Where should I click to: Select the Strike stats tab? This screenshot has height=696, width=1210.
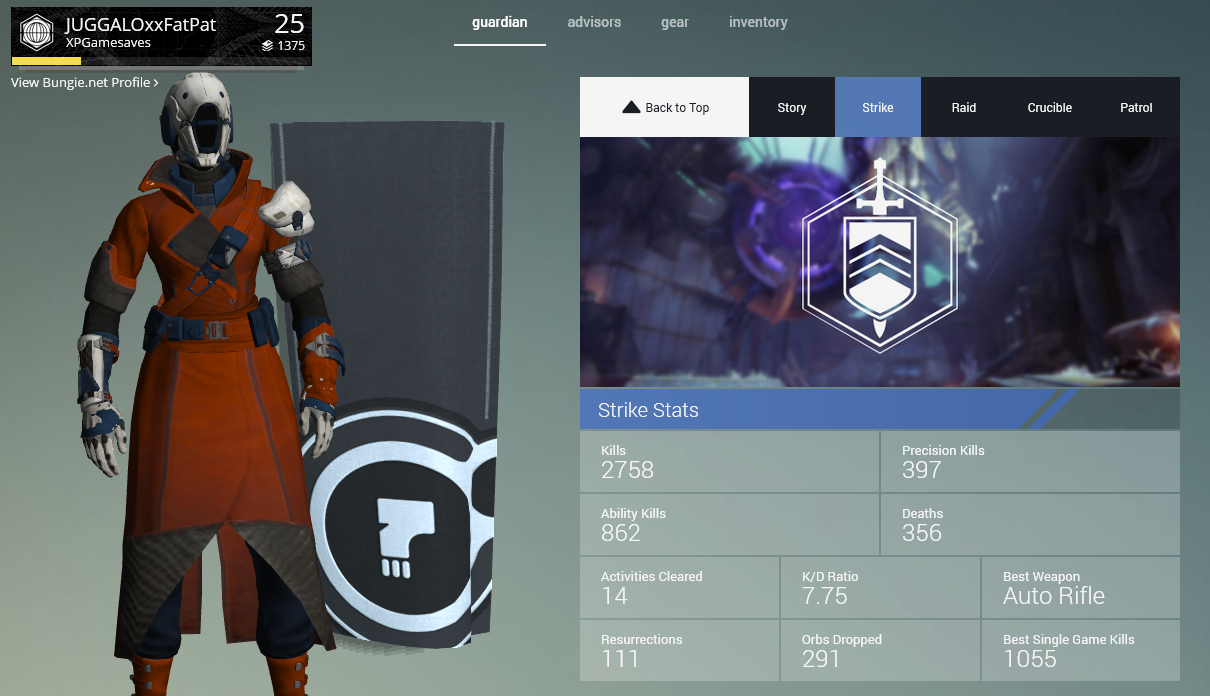click(x=878, y=108)
